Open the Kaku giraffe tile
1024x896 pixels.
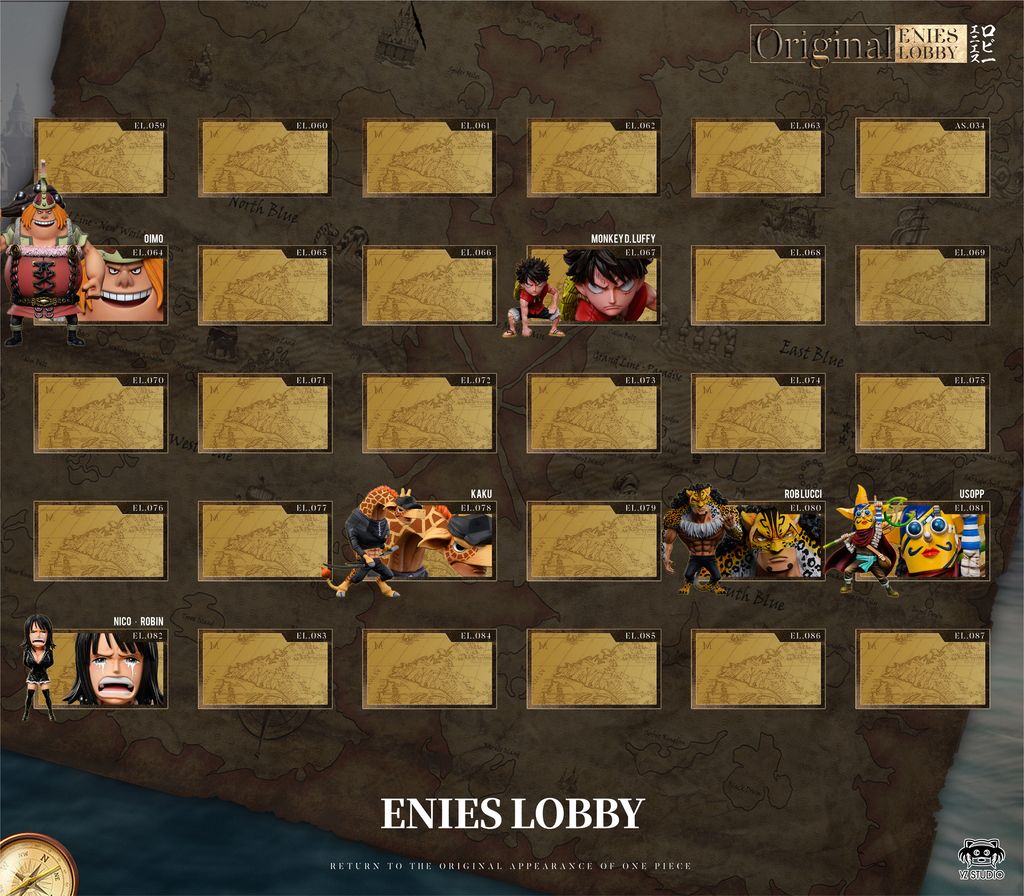click(430, 541)
